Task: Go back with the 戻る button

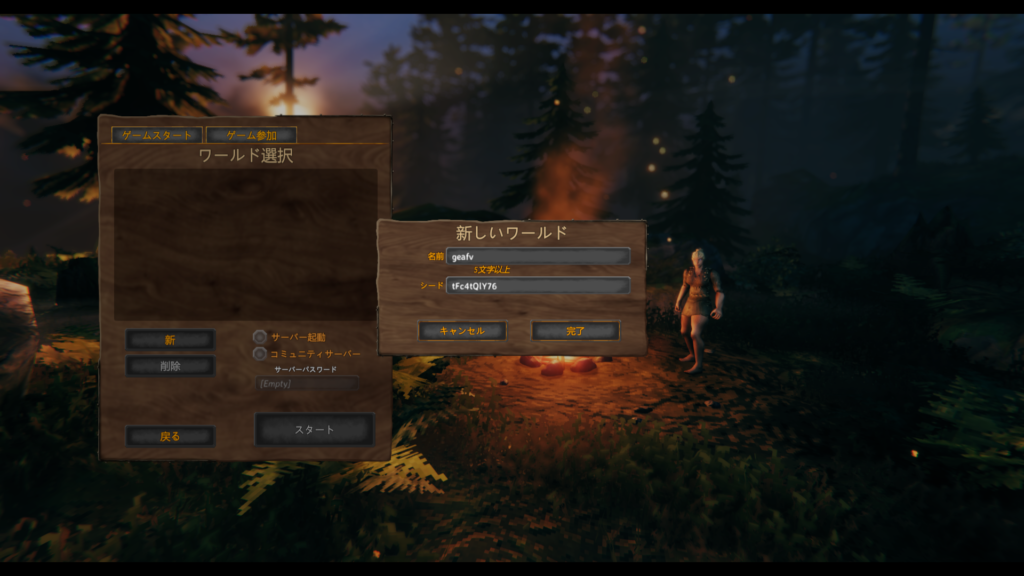Action: (170, 436)
